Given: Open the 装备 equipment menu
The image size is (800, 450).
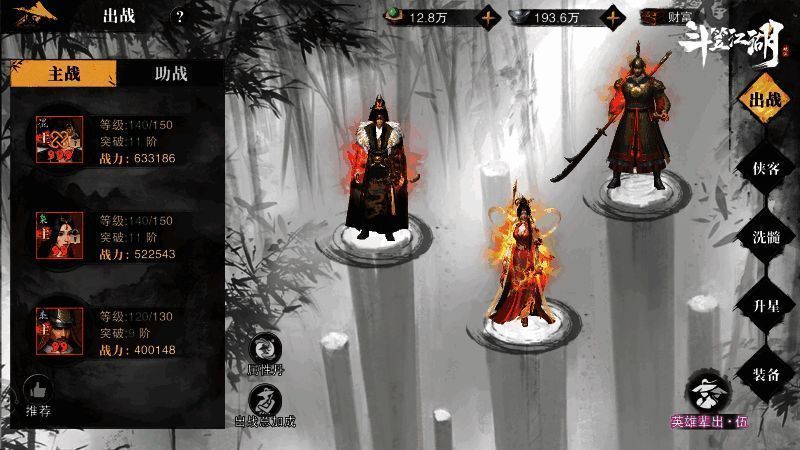Looking at the screenshot, I should (x=765, y=373).
